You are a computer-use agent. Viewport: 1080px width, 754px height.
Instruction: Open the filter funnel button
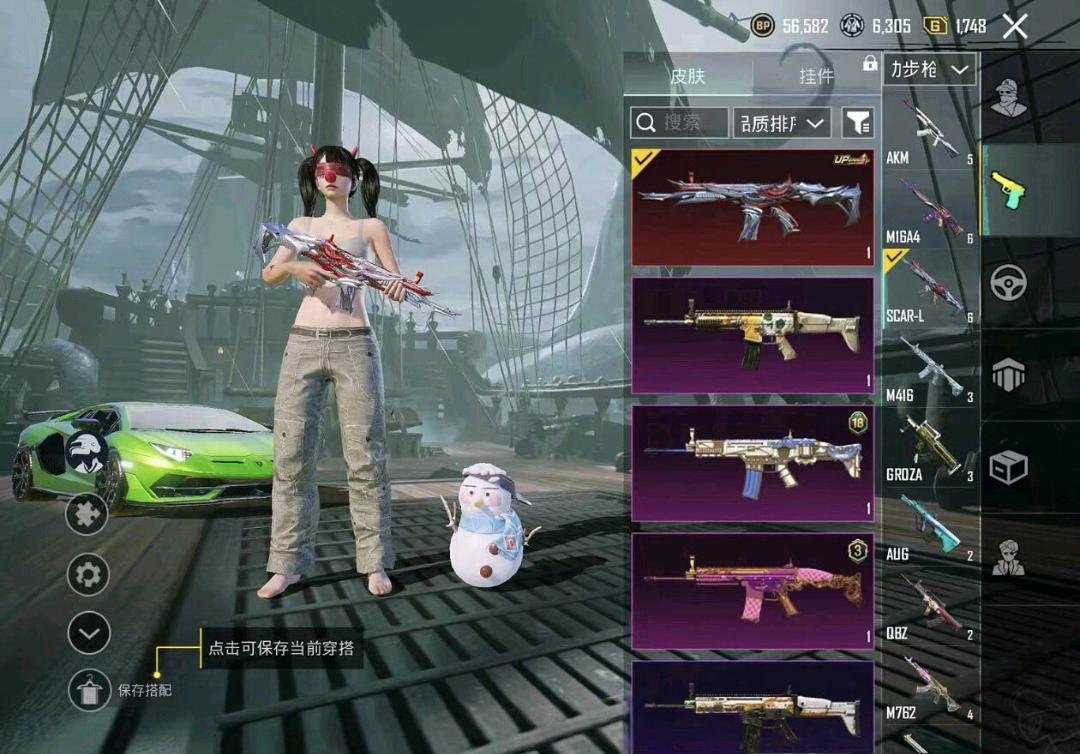[858, 122]
